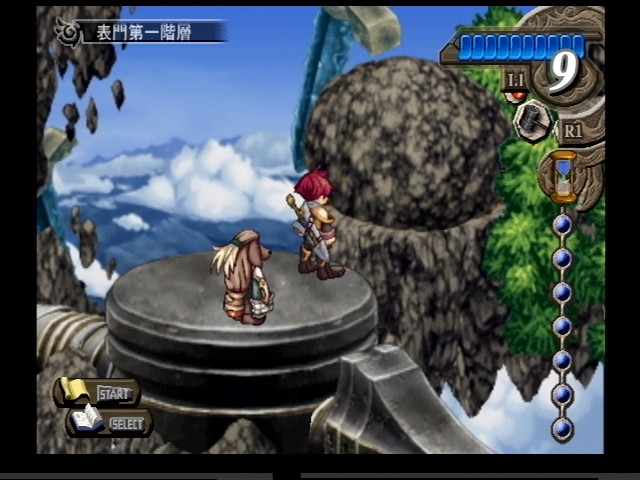Open the blue open-book journal icon
The height and width of the screenshot is (480, 640).
(87, 421)
